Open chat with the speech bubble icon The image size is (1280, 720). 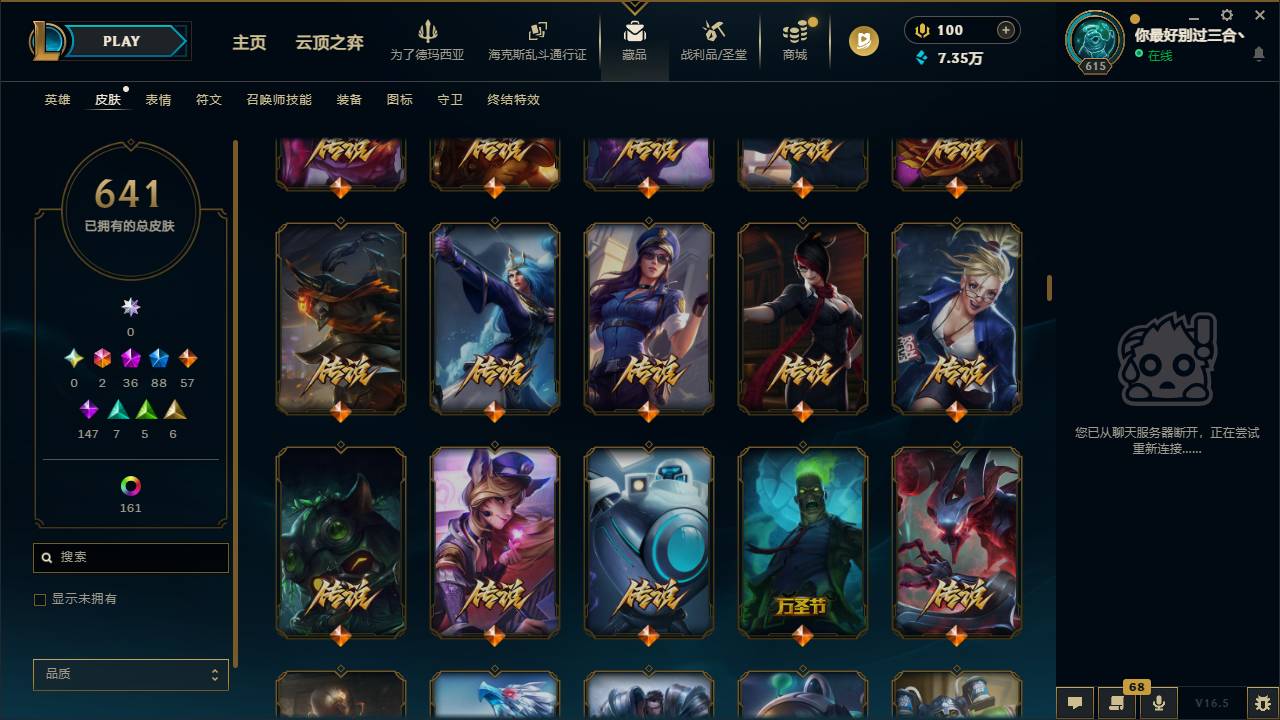click(x=1073, y=703)
